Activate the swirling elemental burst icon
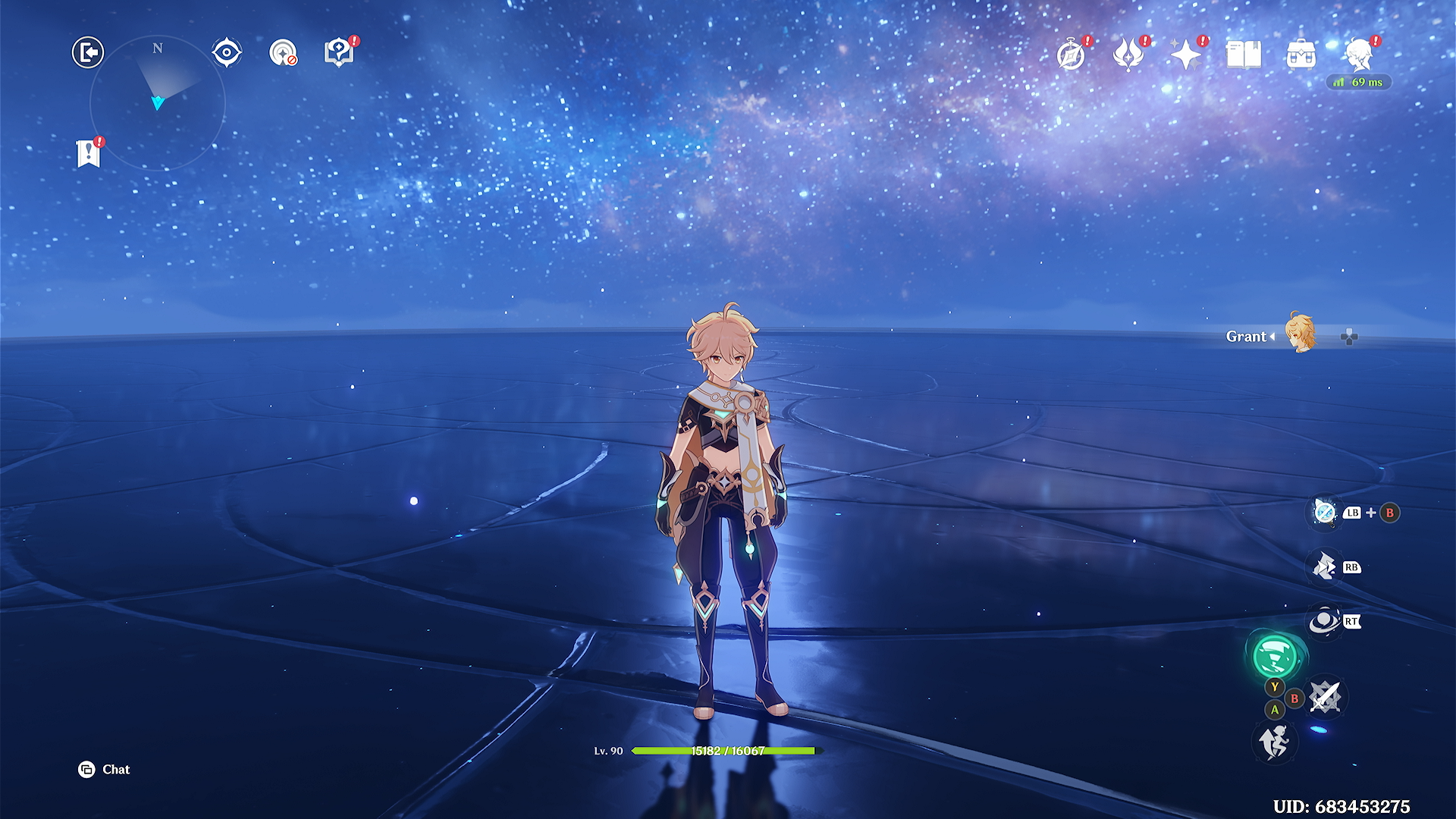This screenshot has height=819, width=1456. click(x=1324, y=622)
